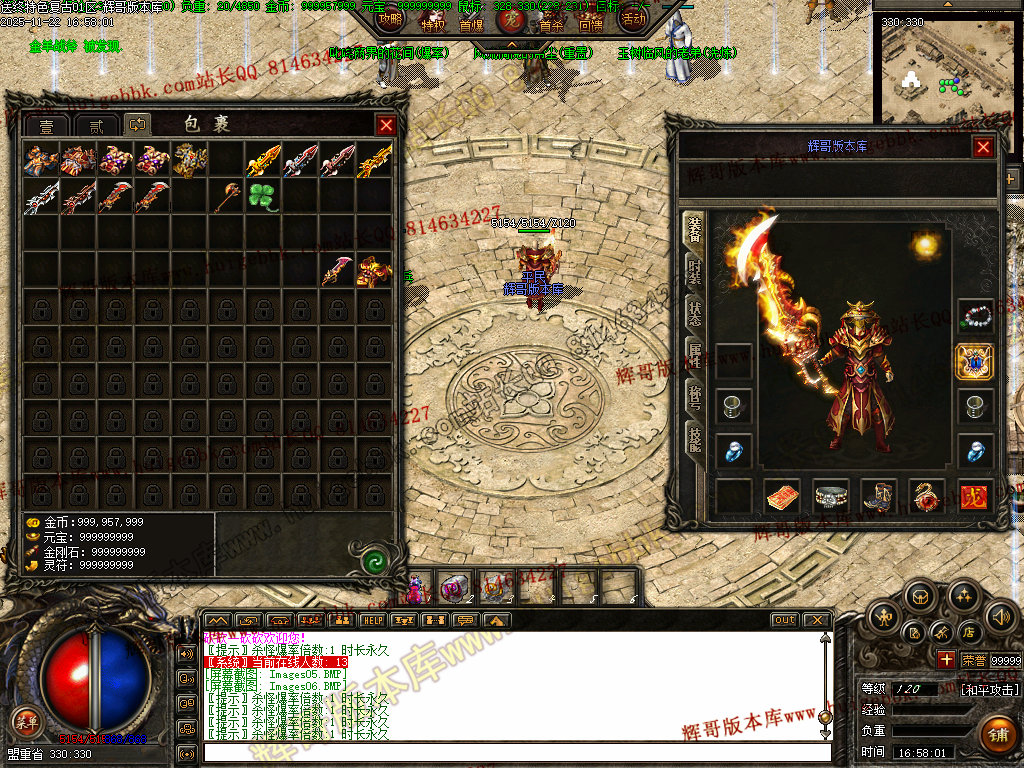Select the equipped necklace slot
The height and width of the screenshot is (768, 1024).
(975, 317)
